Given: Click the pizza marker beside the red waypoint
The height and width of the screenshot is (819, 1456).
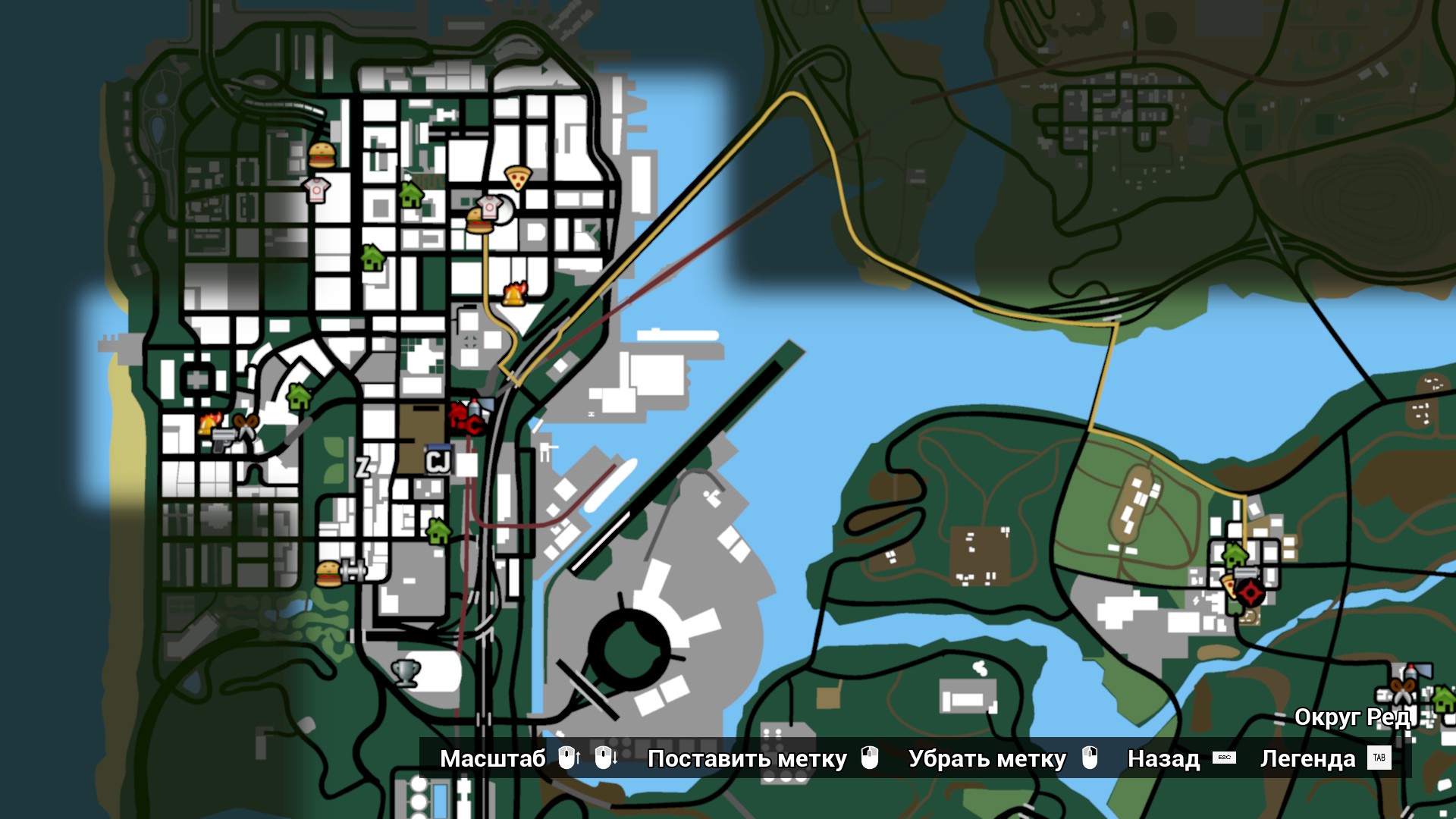Looking at the screenshot, I should (1228, 585).
